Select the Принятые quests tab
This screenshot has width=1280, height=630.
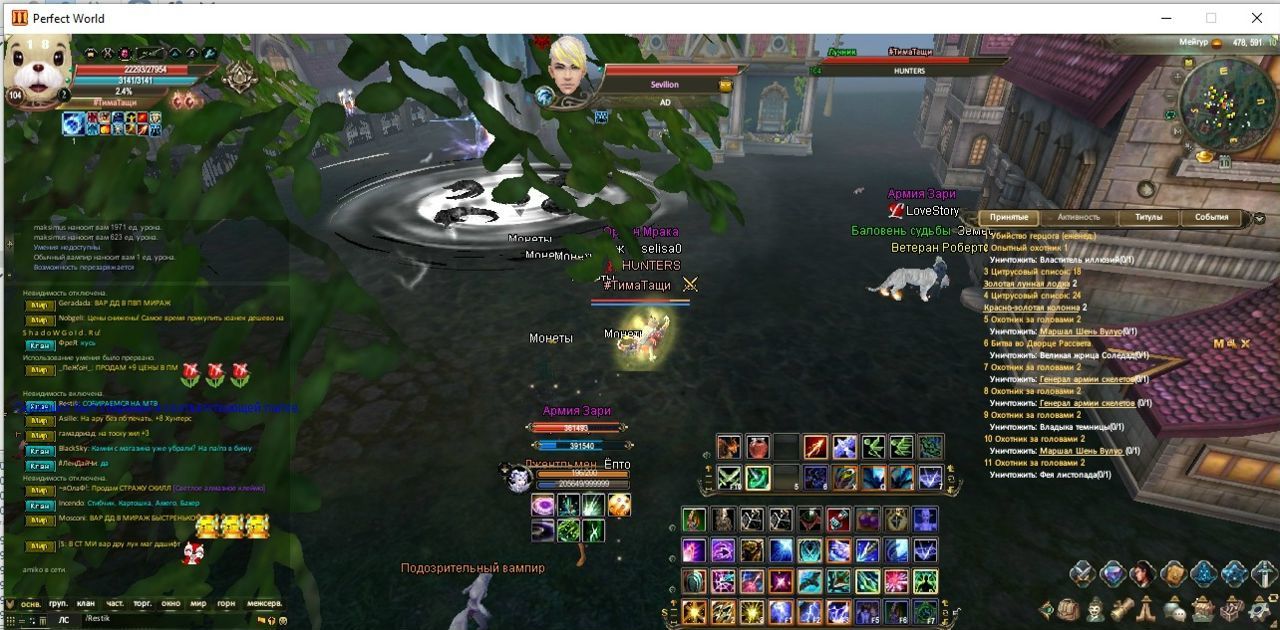(1009, 217)
